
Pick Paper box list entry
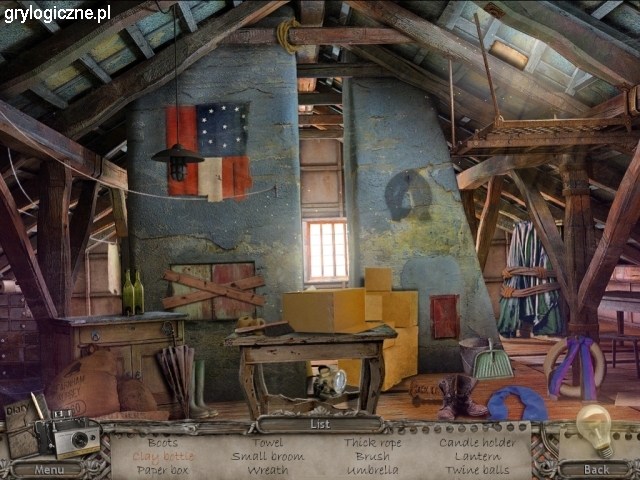click(x=163, y=469)
